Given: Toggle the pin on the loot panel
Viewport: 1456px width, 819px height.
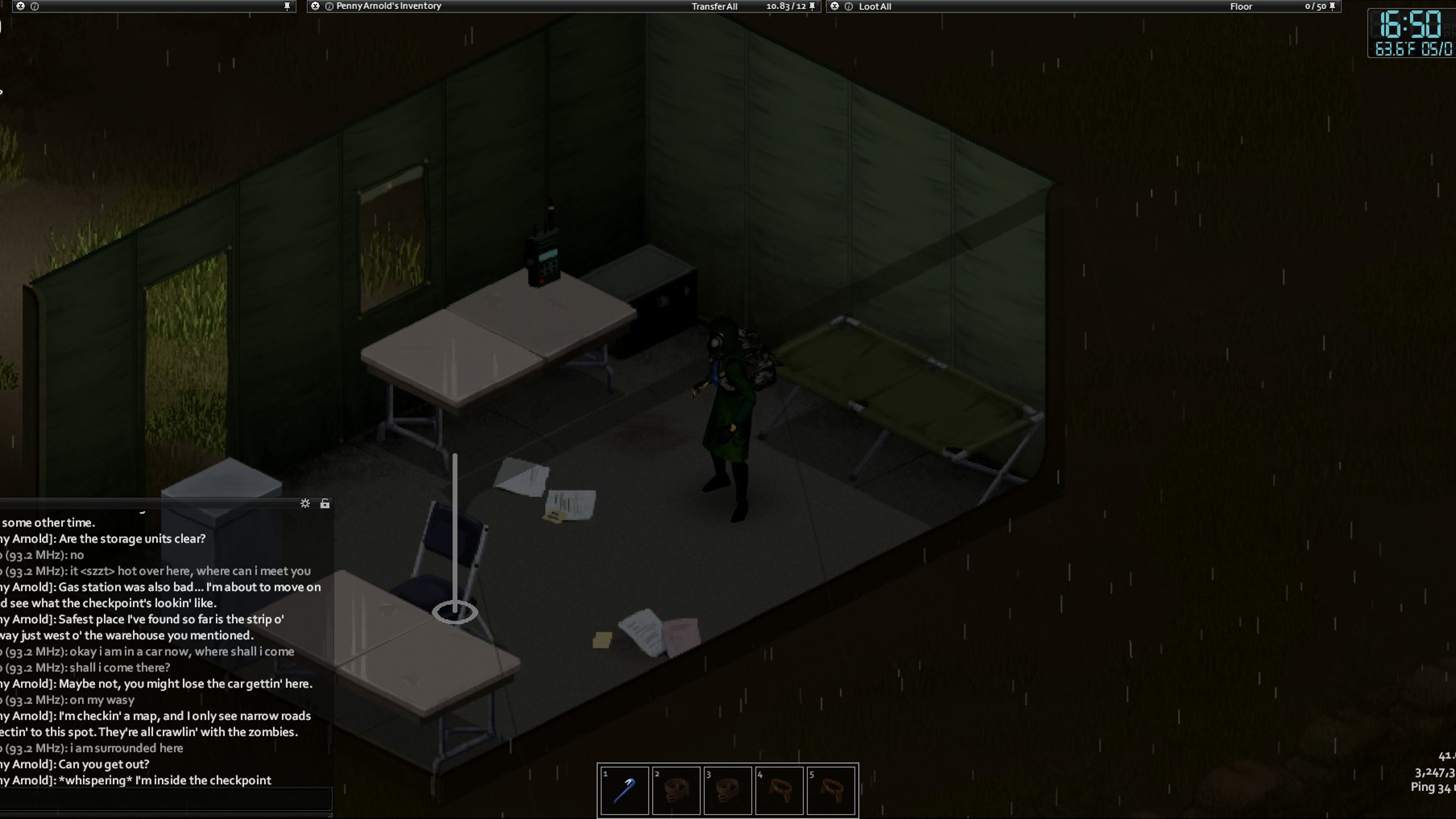Looking at the screenshot, I should (x=1332, y=6).
